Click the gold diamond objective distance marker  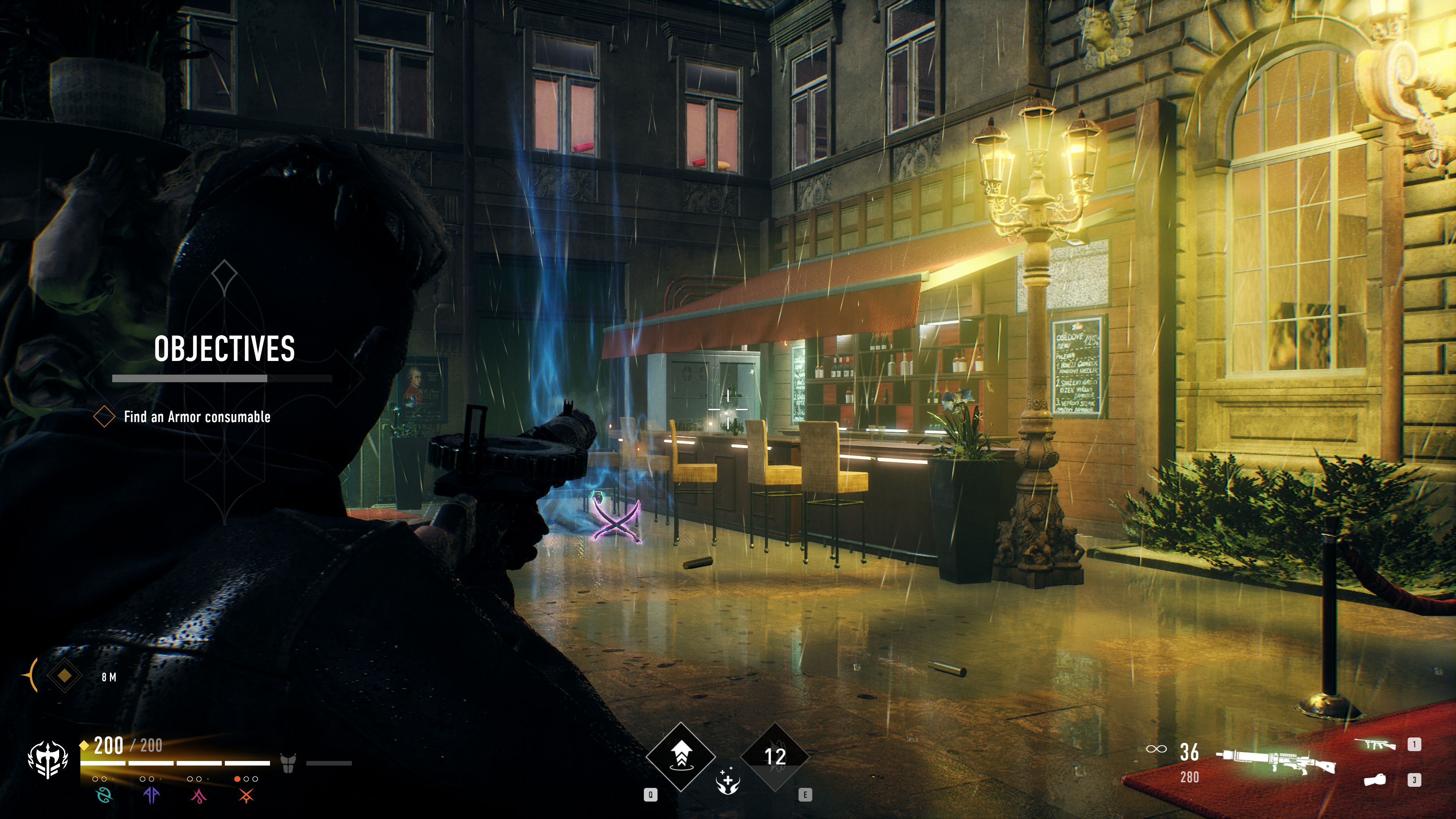64,675
